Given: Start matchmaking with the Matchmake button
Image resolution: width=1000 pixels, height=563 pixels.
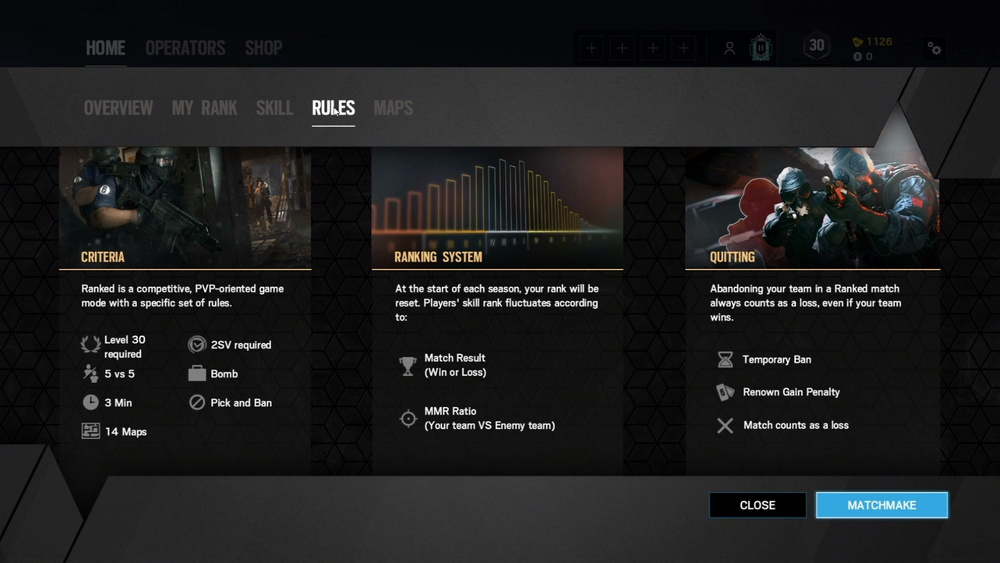Looking at the screenshot, I should coord(881,505).
